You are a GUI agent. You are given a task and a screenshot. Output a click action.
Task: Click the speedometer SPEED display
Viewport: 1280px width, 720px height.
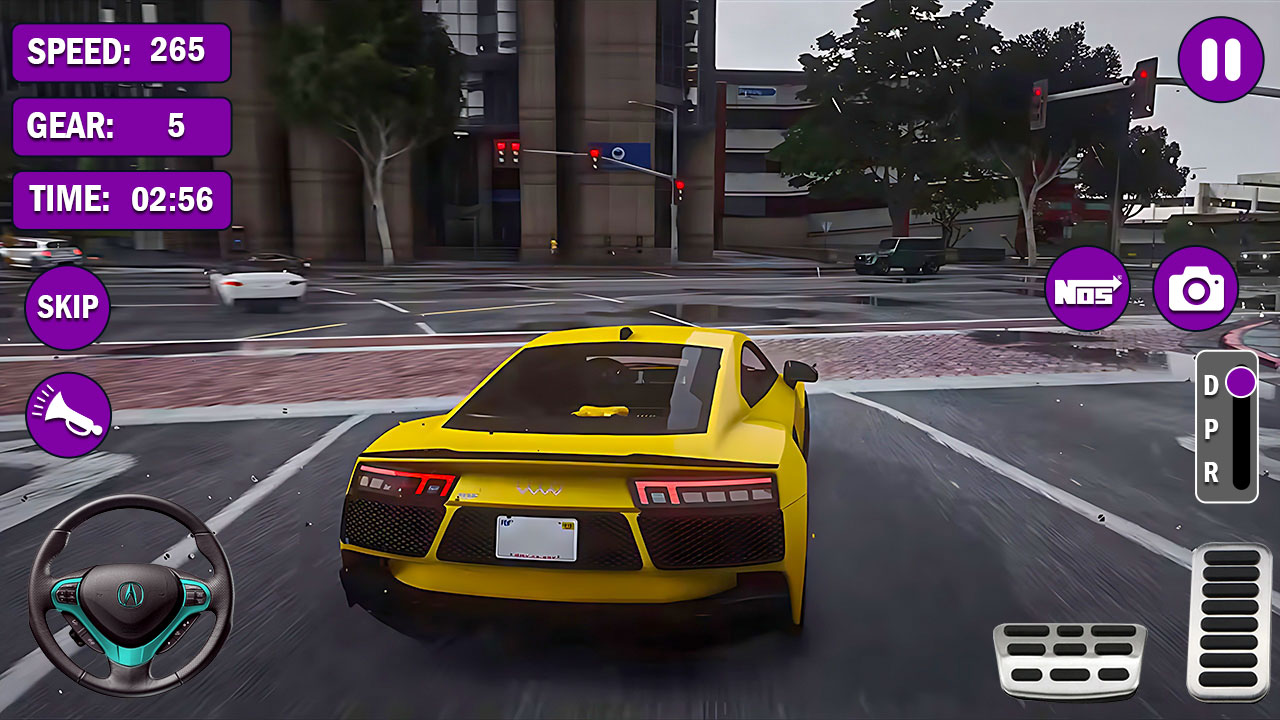pos(120,55)
